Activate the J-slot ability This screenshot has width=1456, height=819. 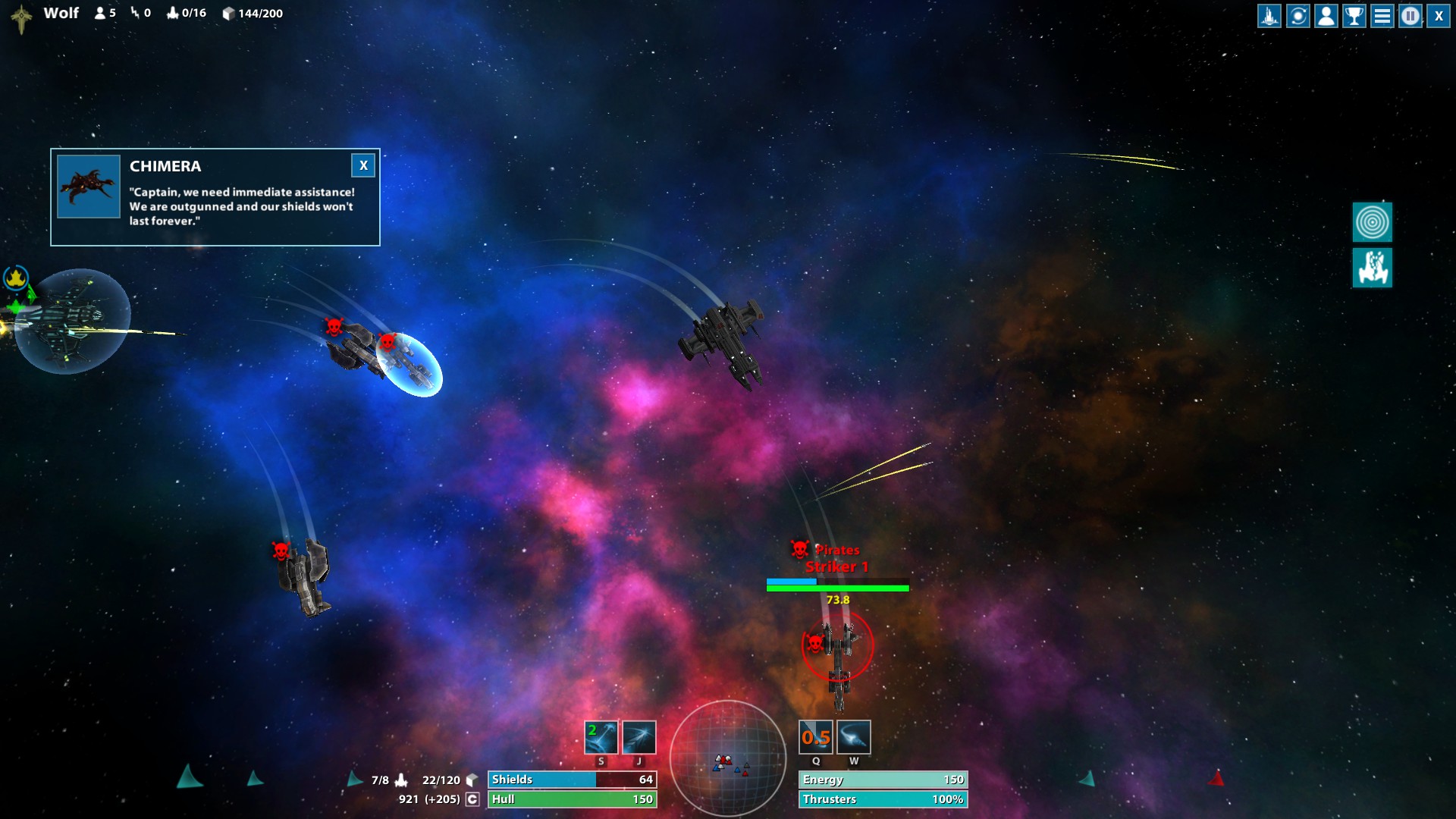[639, 737]
